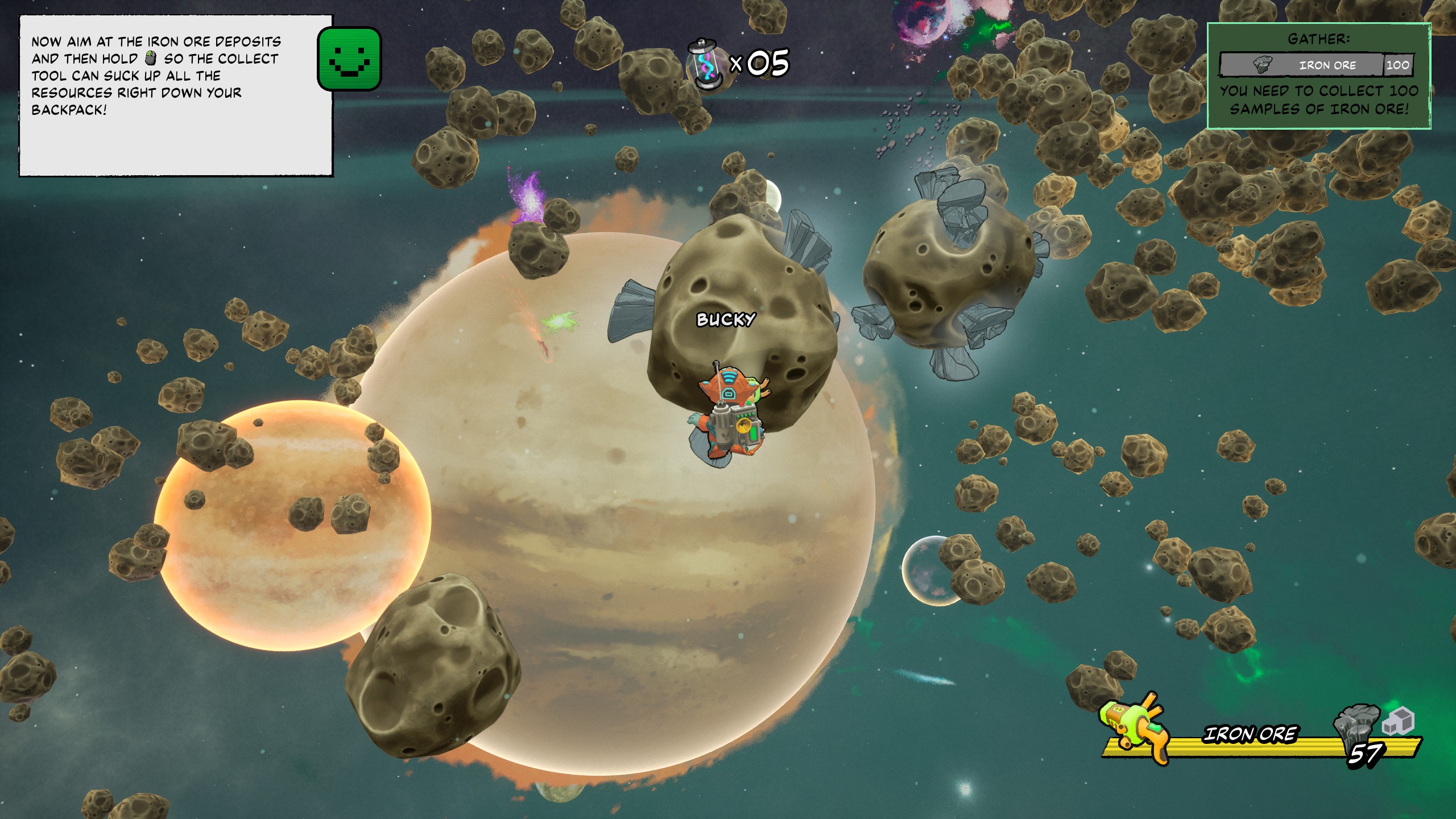Click the DNA canister lives icon
This screenshot has width=1456, height=819.
coord(704,64)
